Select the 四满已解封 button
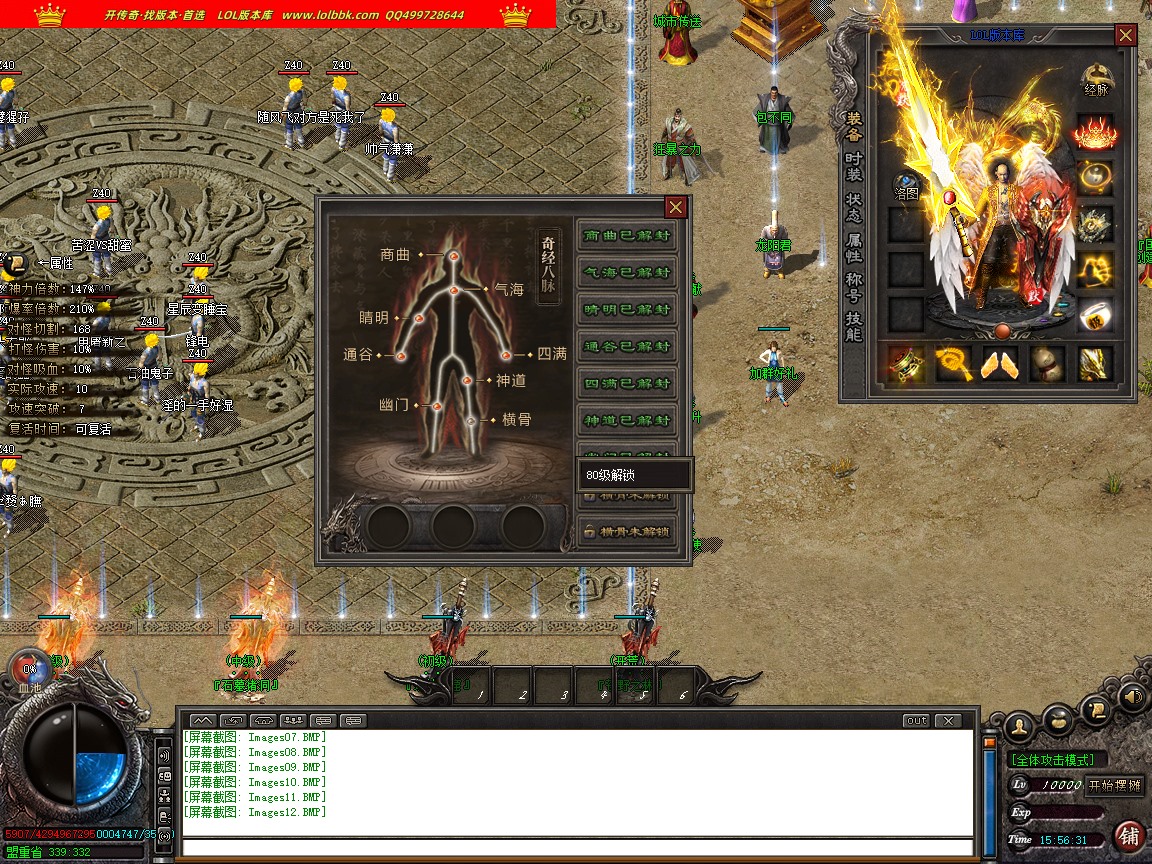Screen dimensions: 1152x864 pyautogui.click(x=627, y=384)
